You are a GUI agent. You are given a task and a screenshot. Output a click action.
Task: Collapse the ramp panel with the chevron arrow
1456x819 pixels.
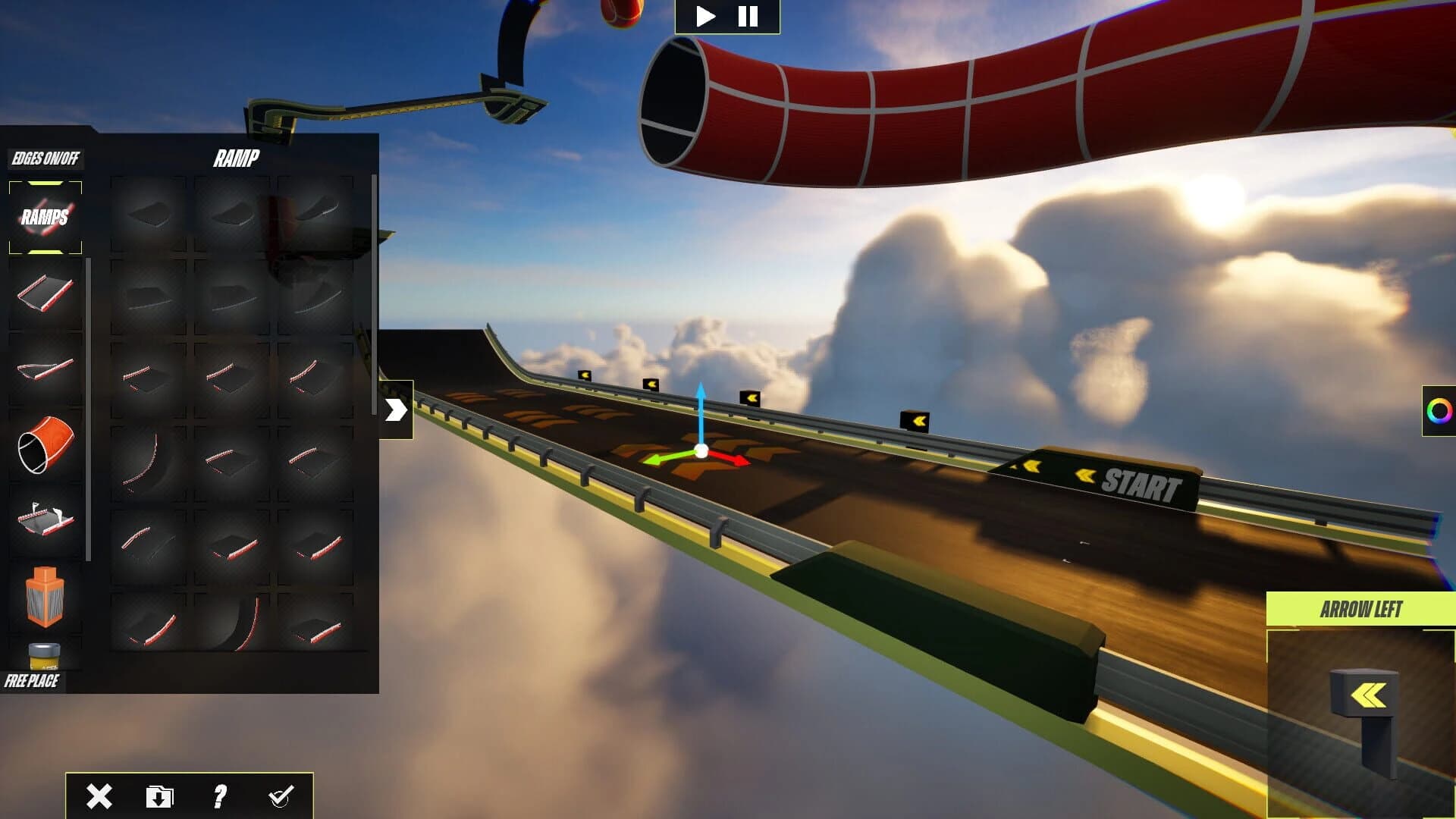click(397, 409)
